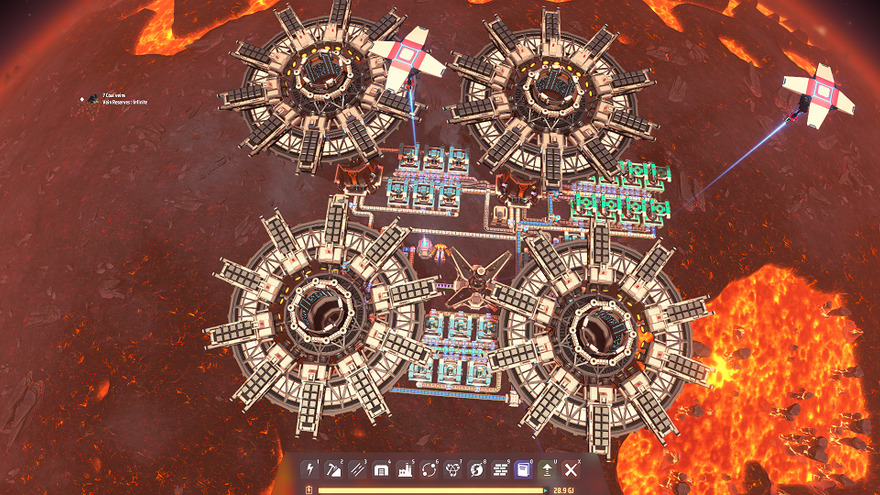Activate the X dismantle tool
880x495 pixels.
[x=571, y=468]
